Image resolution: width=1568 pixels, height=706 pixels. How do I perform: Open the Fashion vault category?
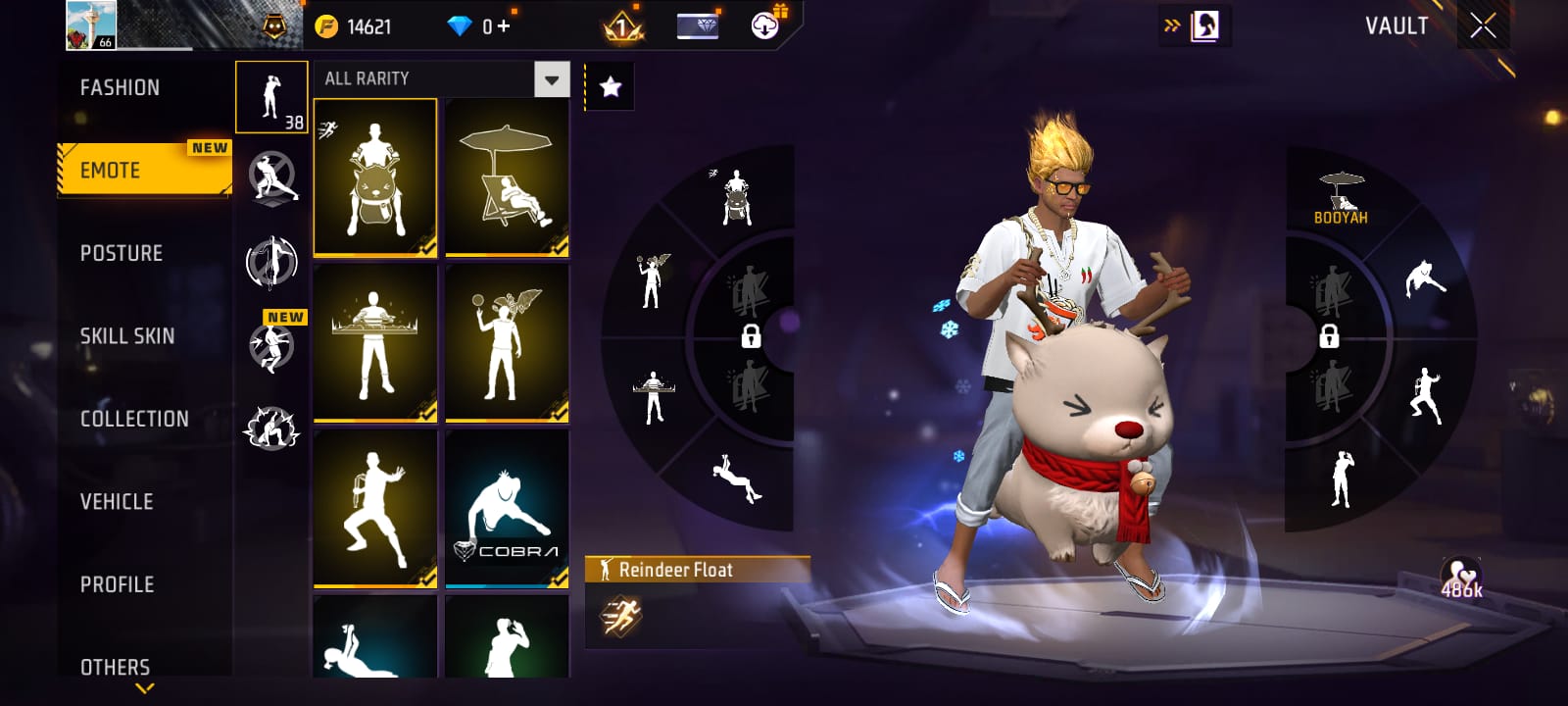(x=120, y=88)
